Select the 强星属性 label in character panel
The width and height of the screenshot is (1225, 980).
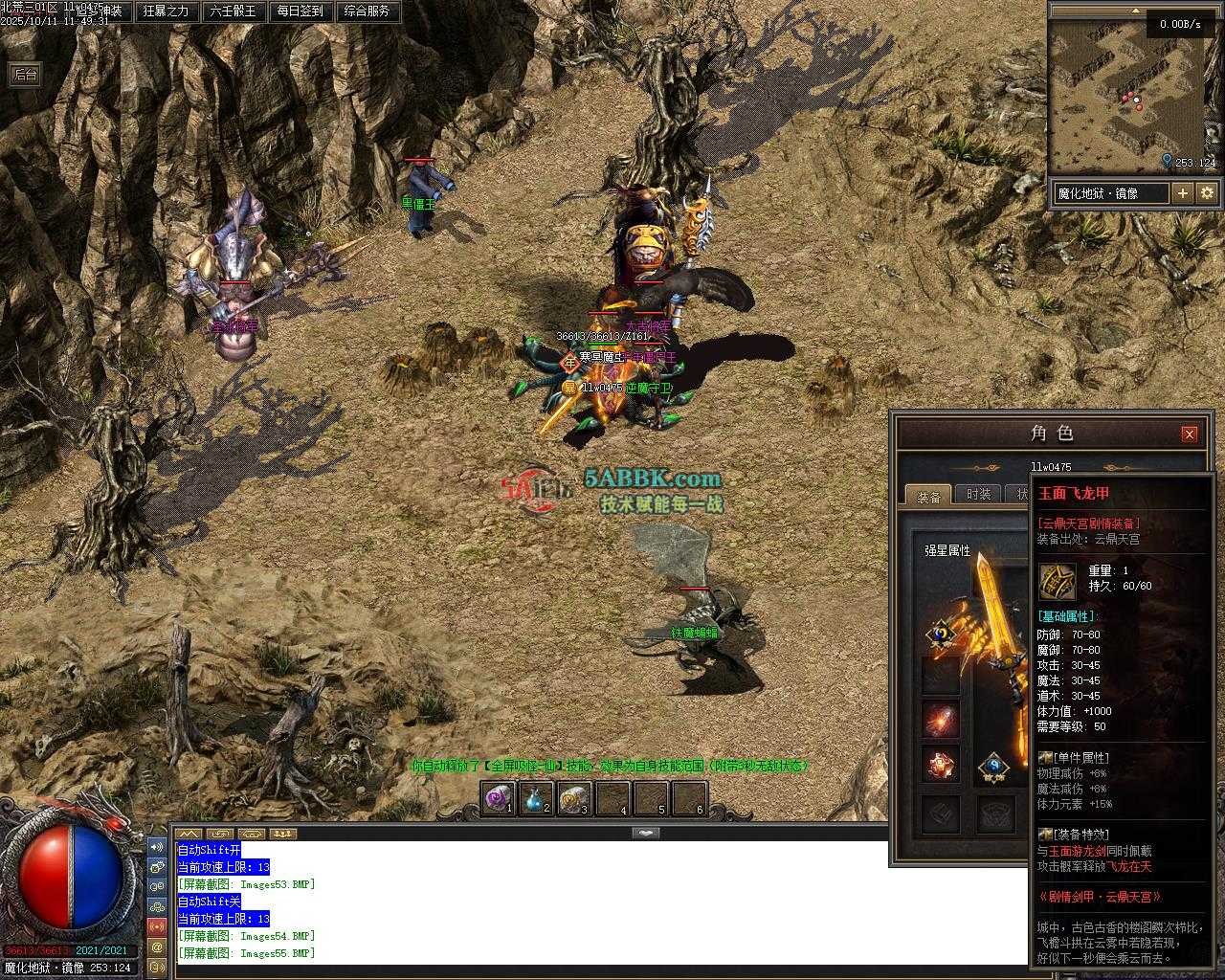point(947,550)
